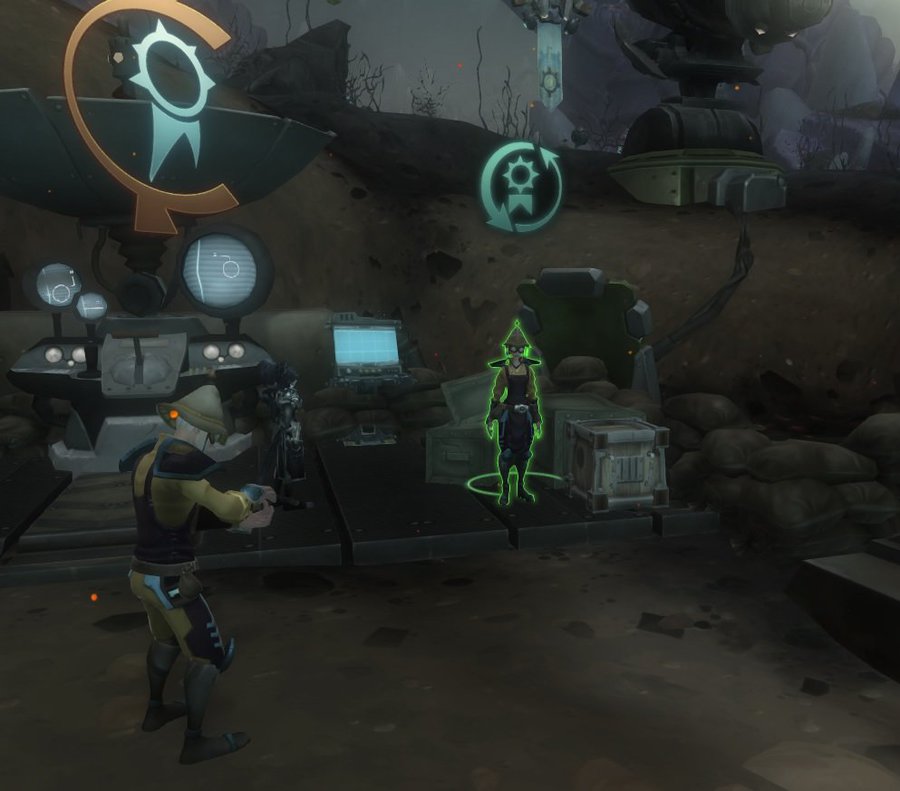Click the teal circular-arrows quest marker
The width and height of the screenshot is (900, 791).
520,186
